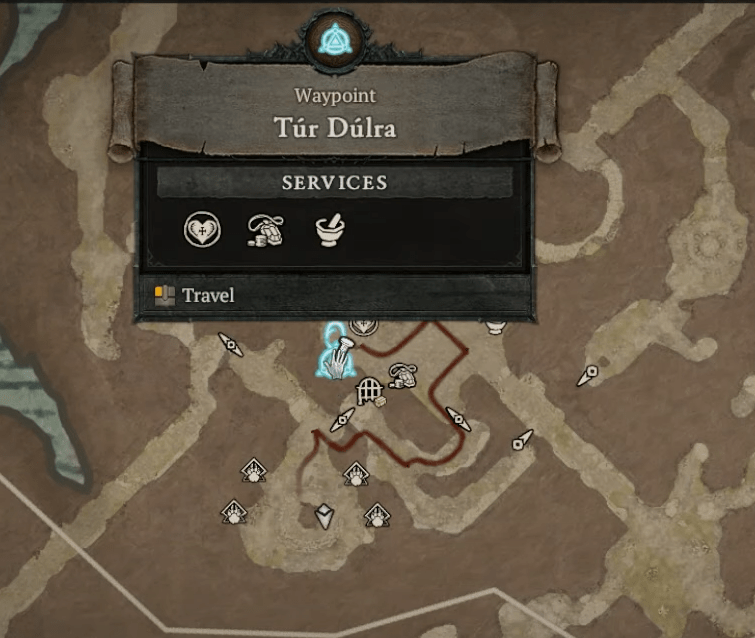Click the waypoint emblem atop the tooltip
The width and height of the screenshot is (755, 638).
[x=332, y=41]
